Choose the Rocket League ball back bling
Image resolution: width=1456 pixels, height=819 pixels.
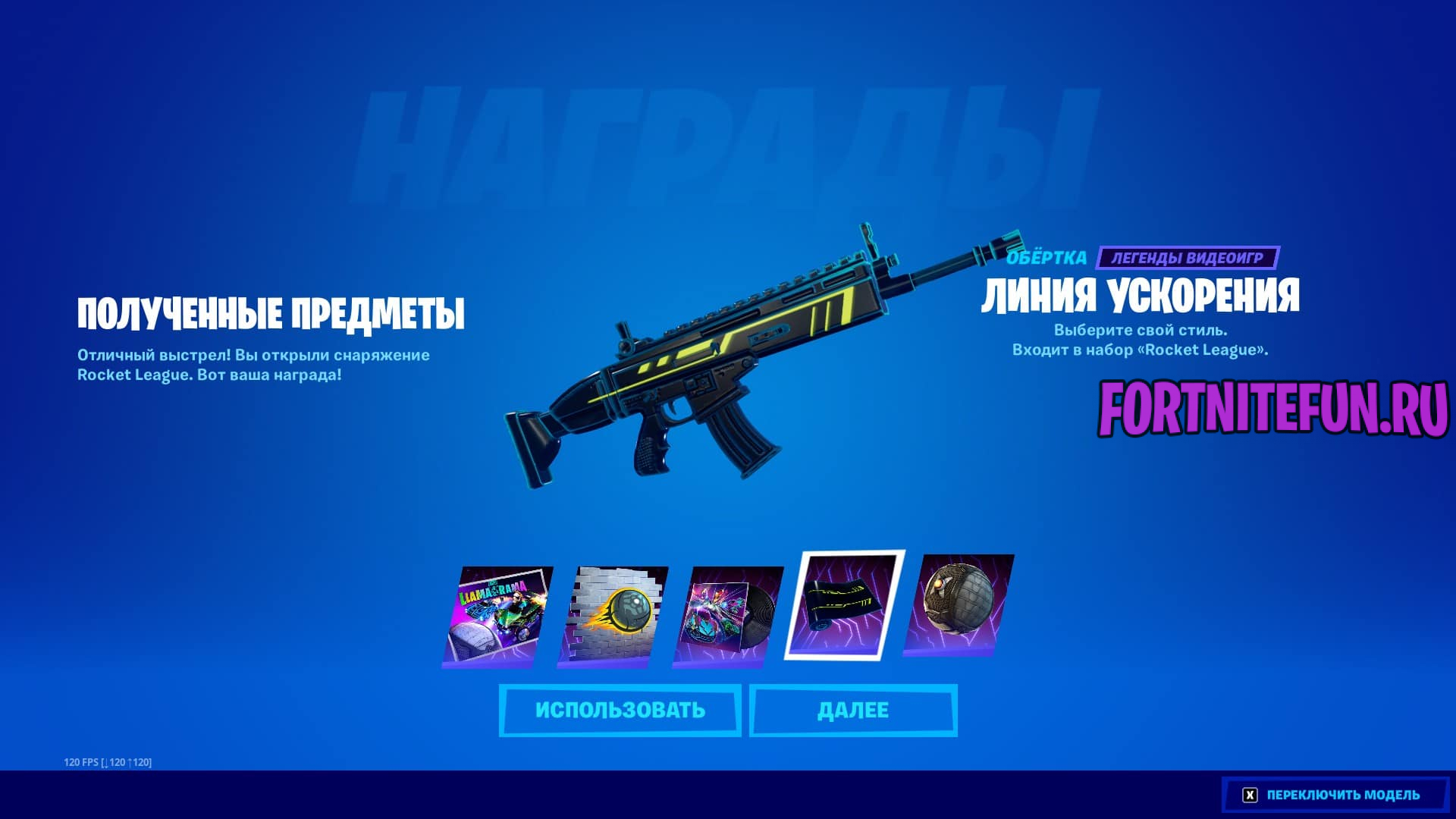(959, 605)
